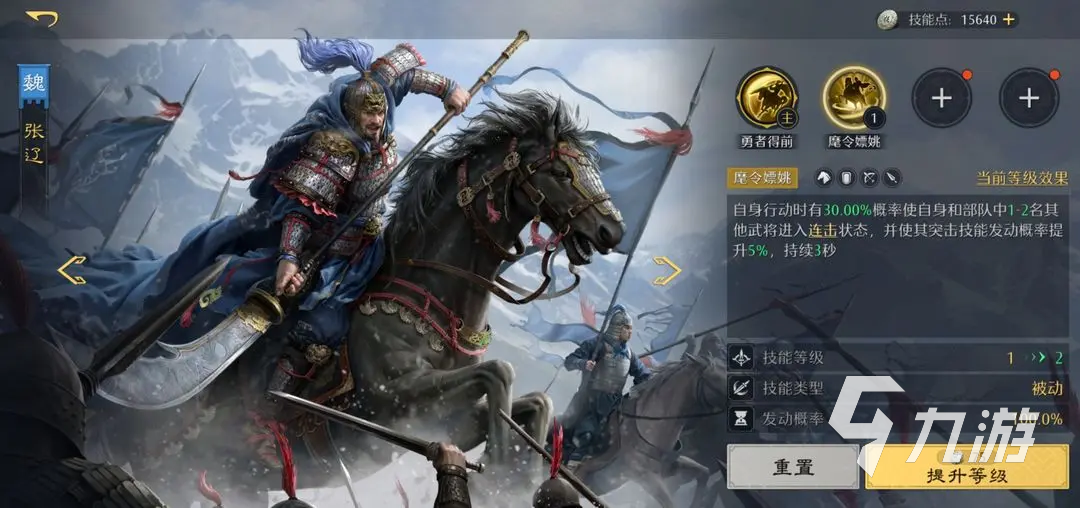The width and height of the screenshot is (1080, 508).
Task: Select the 麾令嫖姚 skill icon
Action: pos(853,98)
